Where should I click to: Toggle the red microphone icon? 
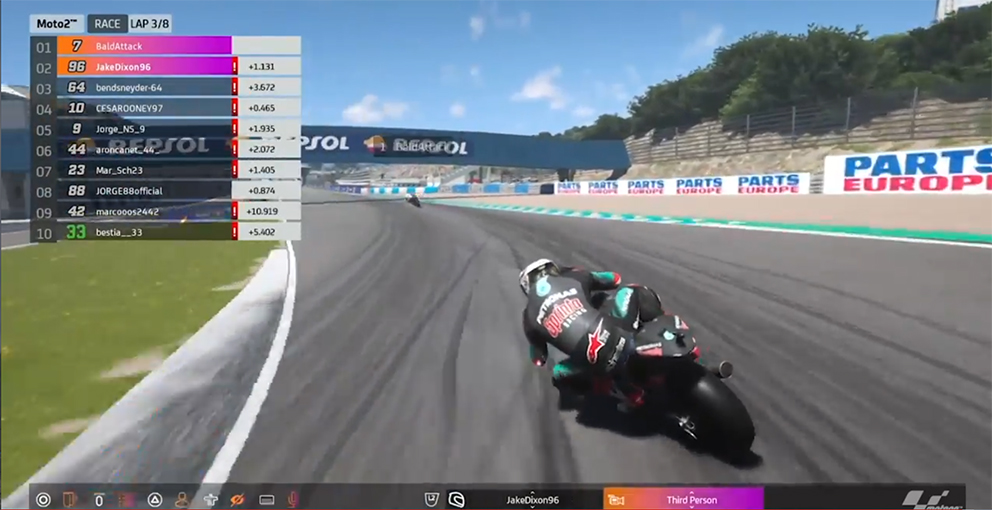[293, 499]
